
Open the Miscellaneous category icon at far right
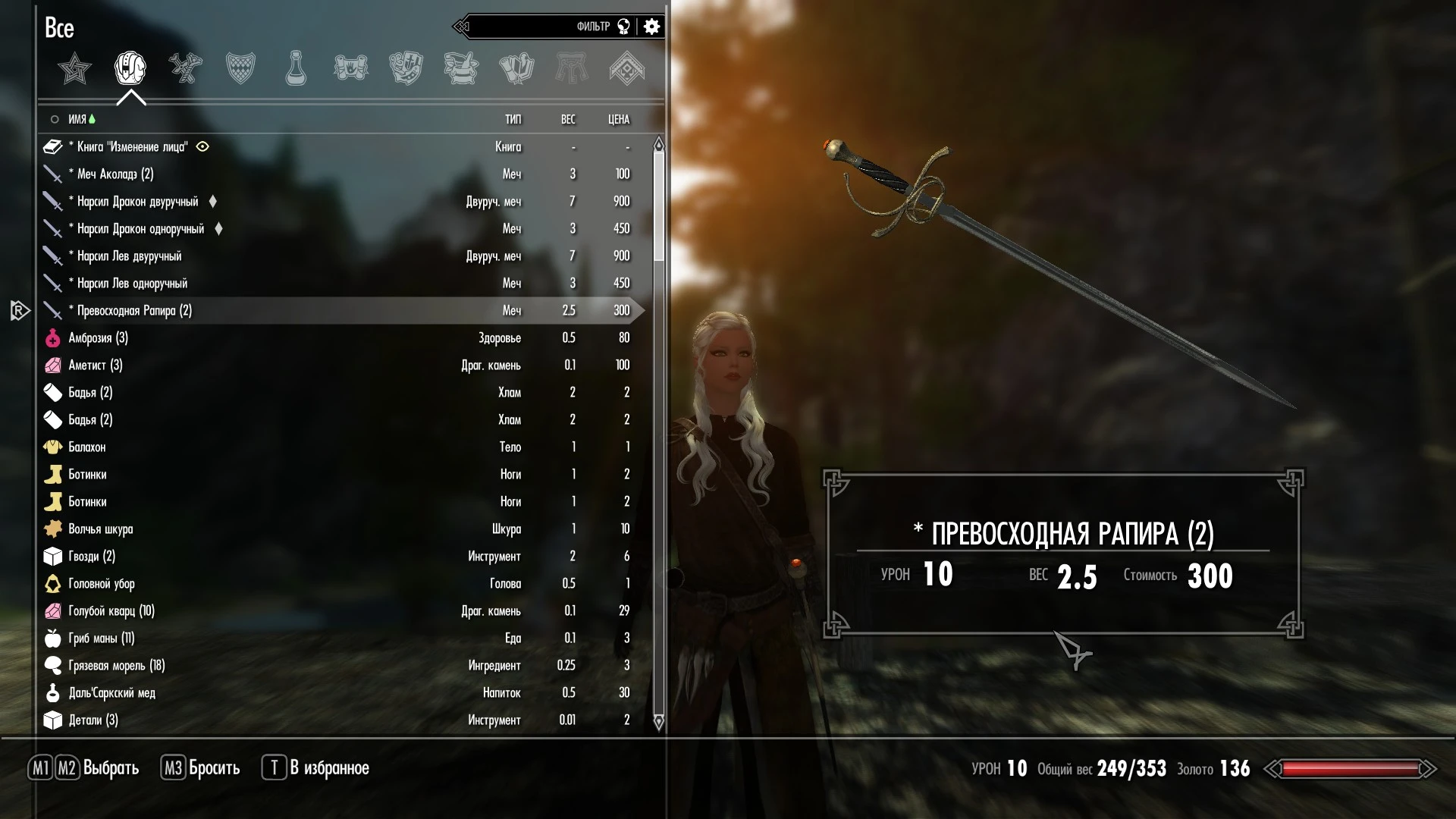coord(626,68)
